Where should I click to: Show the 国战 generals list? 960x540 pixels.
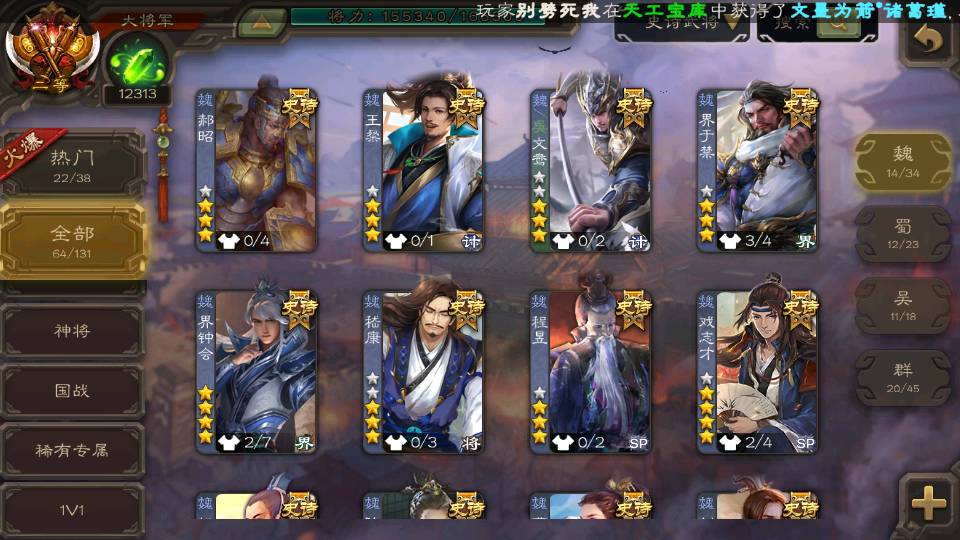pos(73,390)
